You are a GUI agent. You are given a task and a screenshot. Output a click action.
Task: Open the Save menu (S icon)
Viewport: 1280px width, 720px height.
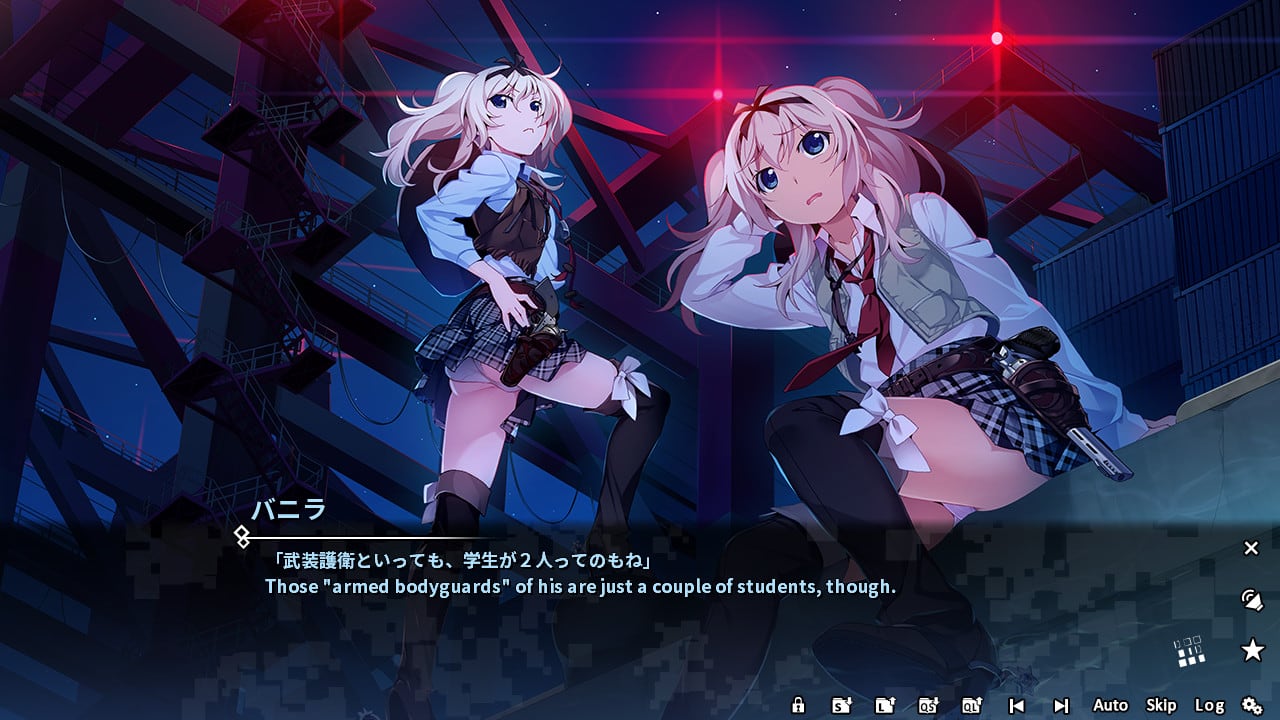841,705
